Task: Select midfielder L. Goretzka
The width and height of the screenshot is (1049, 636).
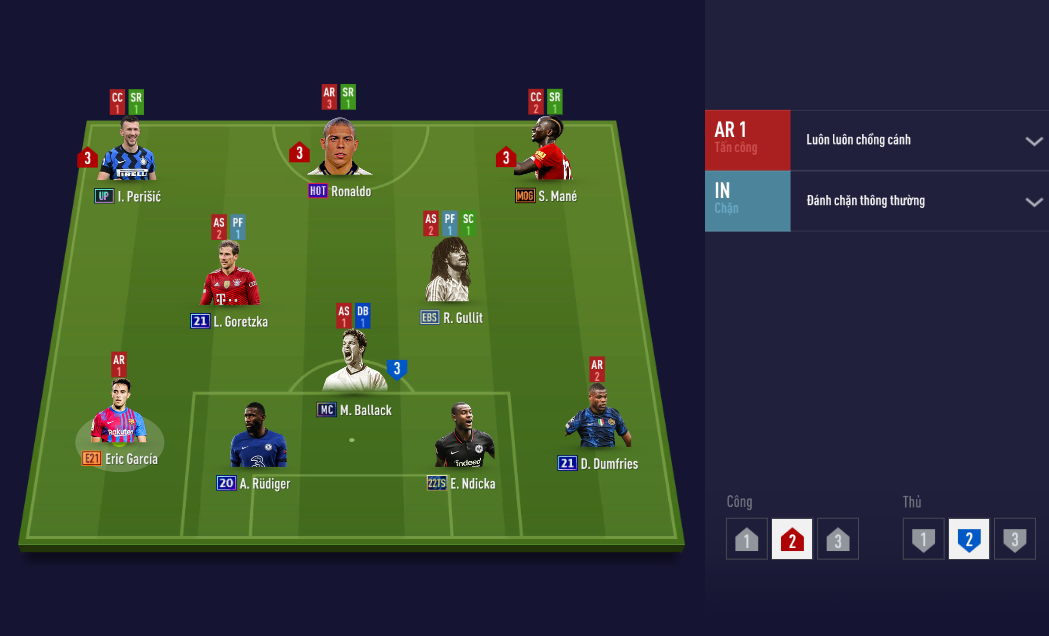Action: click(230, 275)
